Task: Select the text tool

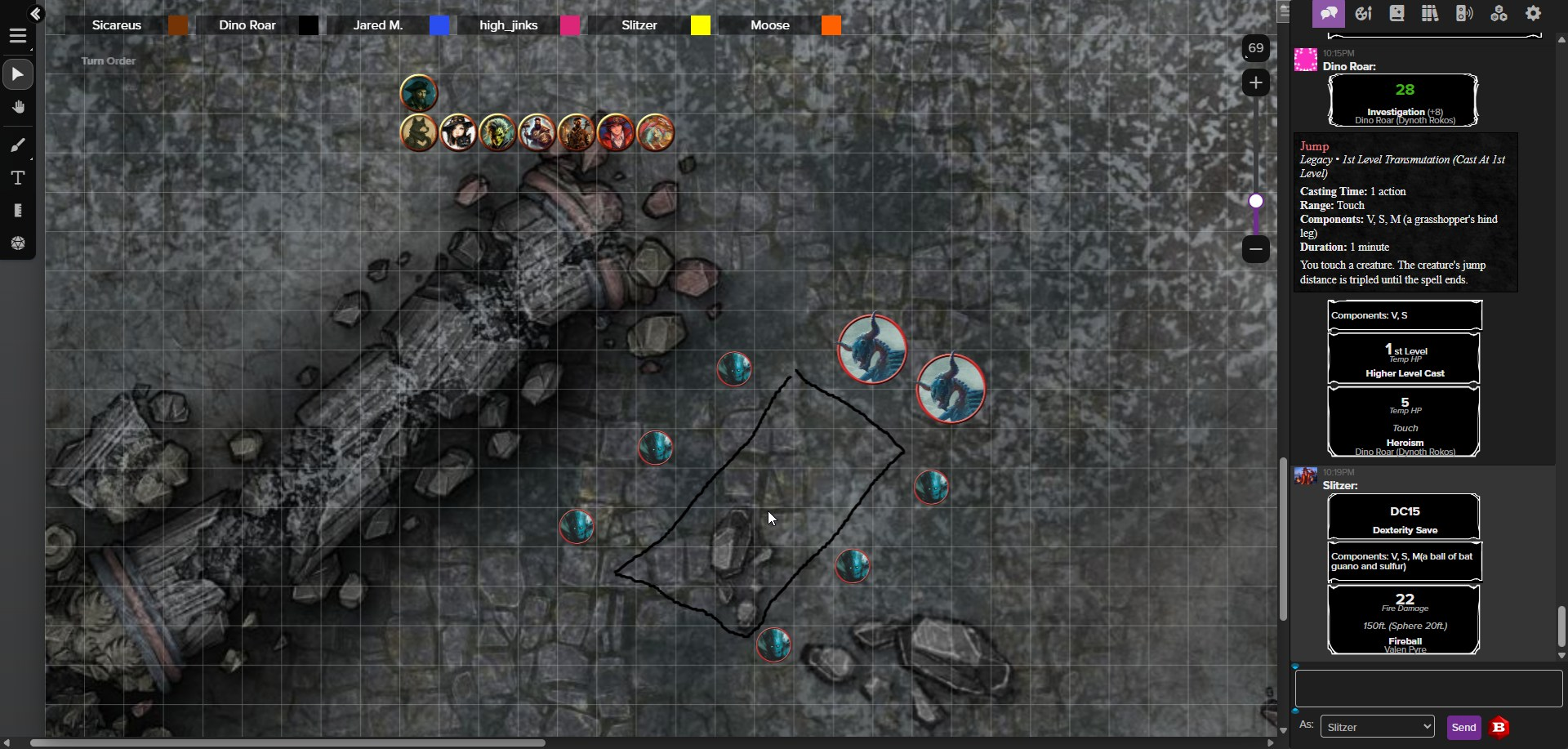Action: click(x=18, y=178)
